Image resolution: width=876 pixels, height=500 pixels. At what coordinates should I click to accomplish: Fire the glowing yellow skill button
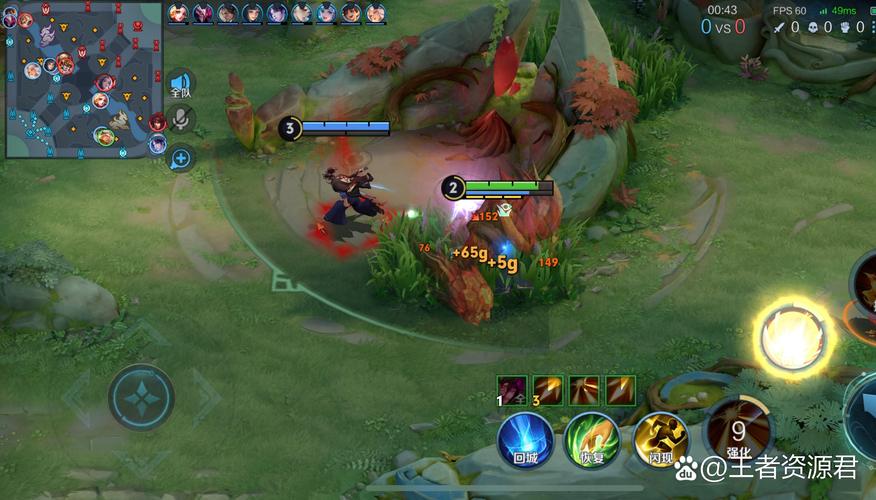coord(794,337)
